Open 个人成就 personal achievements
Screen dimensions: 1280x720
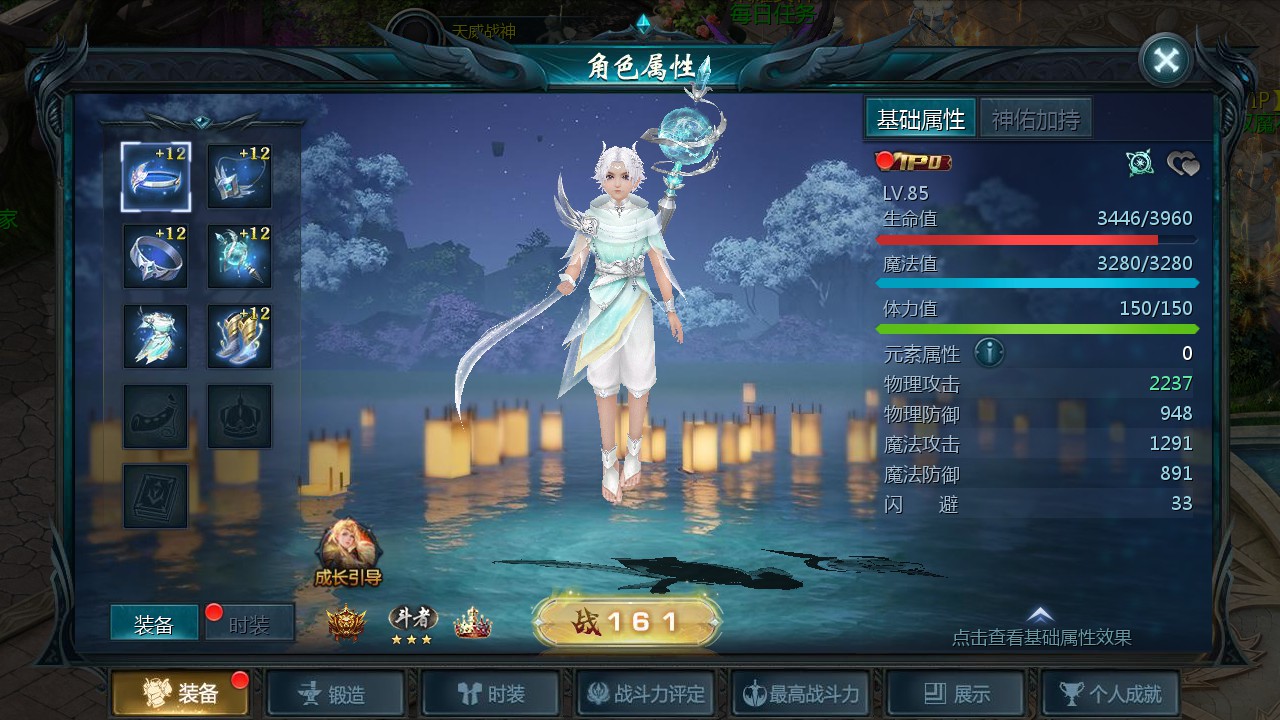1110,693
